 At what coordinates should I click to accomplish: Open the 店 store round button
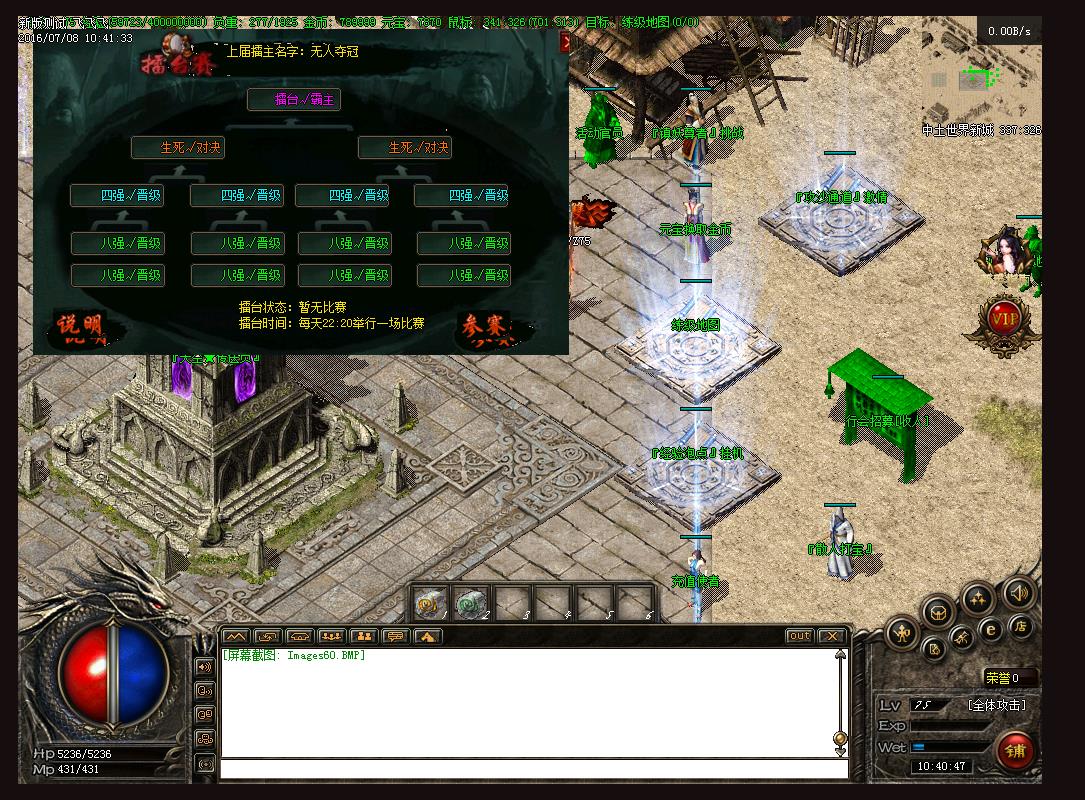[x=1020, y=626]
